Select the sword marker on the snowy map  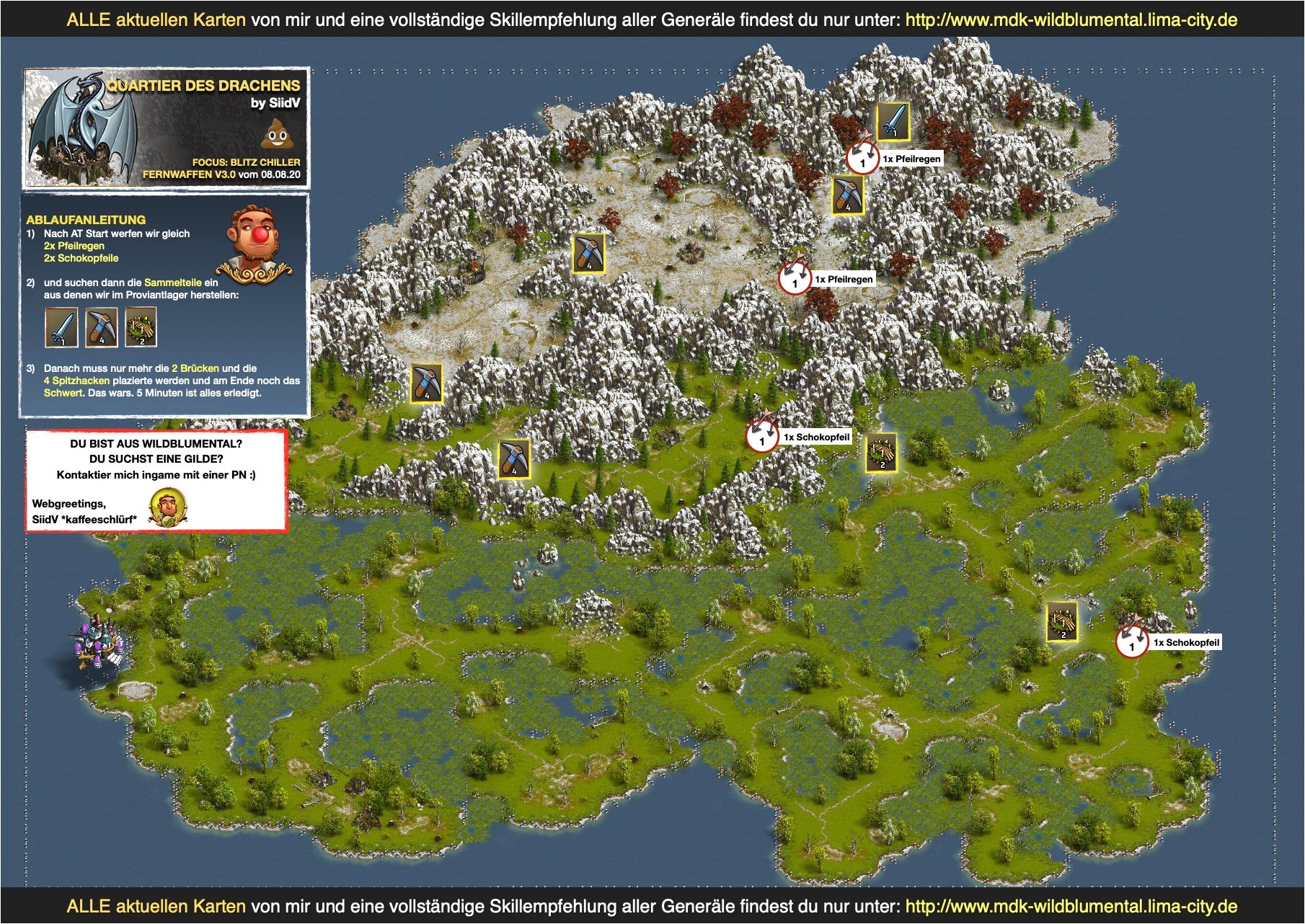click(893, 121)
